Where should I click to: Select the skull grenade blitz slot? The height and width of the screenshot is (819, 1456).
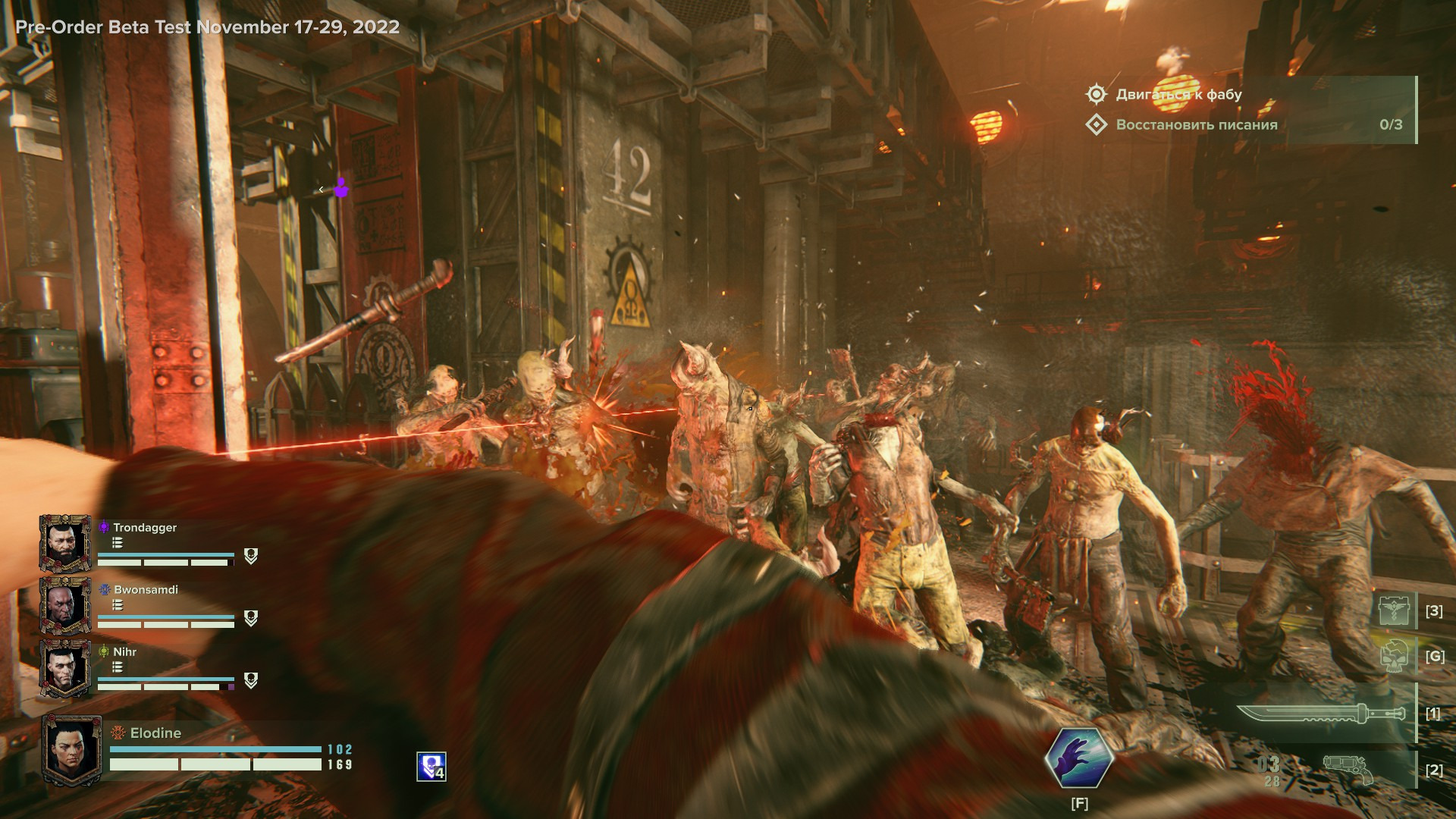1395,656
